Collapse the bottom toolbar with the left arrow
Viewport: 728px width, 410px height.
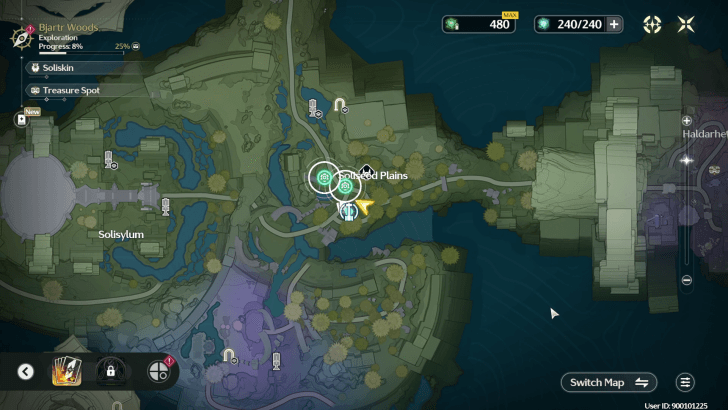(x=26, y=372)
